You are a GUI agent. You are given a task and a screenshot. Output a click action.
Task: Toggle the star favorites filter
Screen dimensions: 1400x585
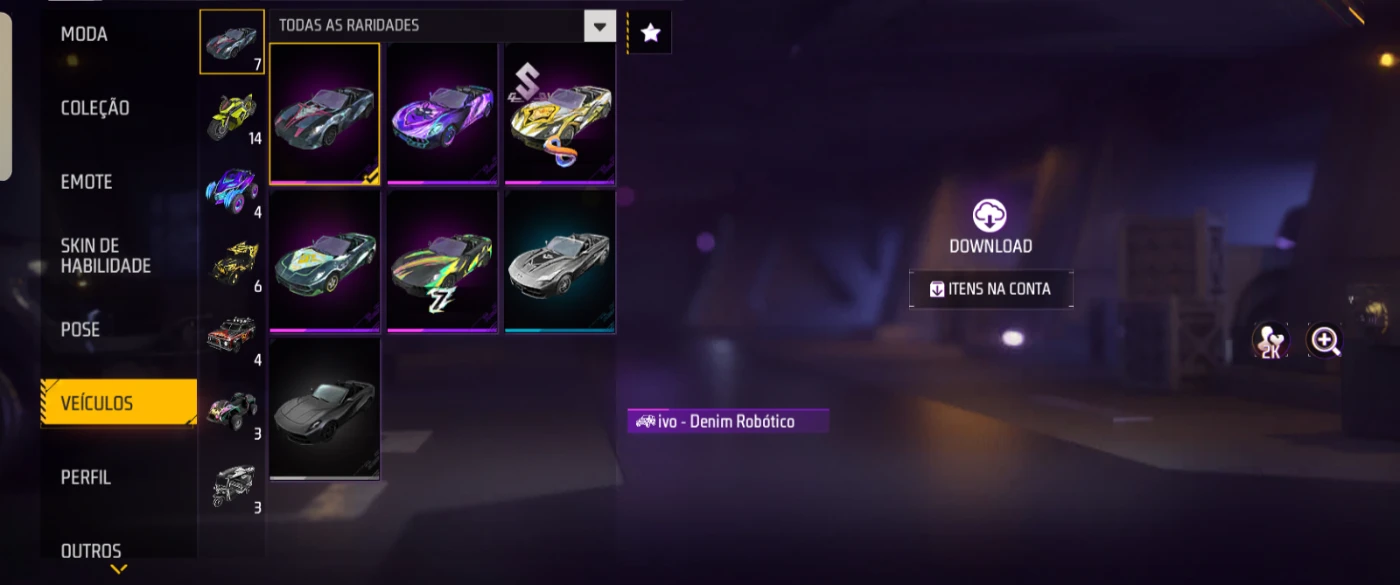[650, 33]
